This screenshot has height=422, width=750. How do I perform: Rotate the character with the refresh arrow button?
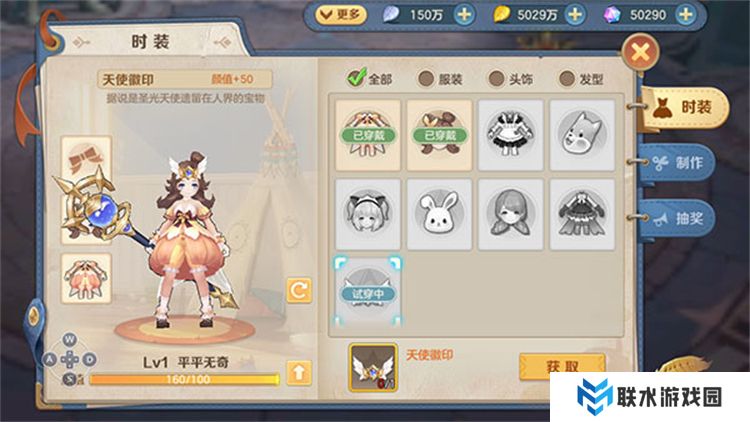click(298, 290)
